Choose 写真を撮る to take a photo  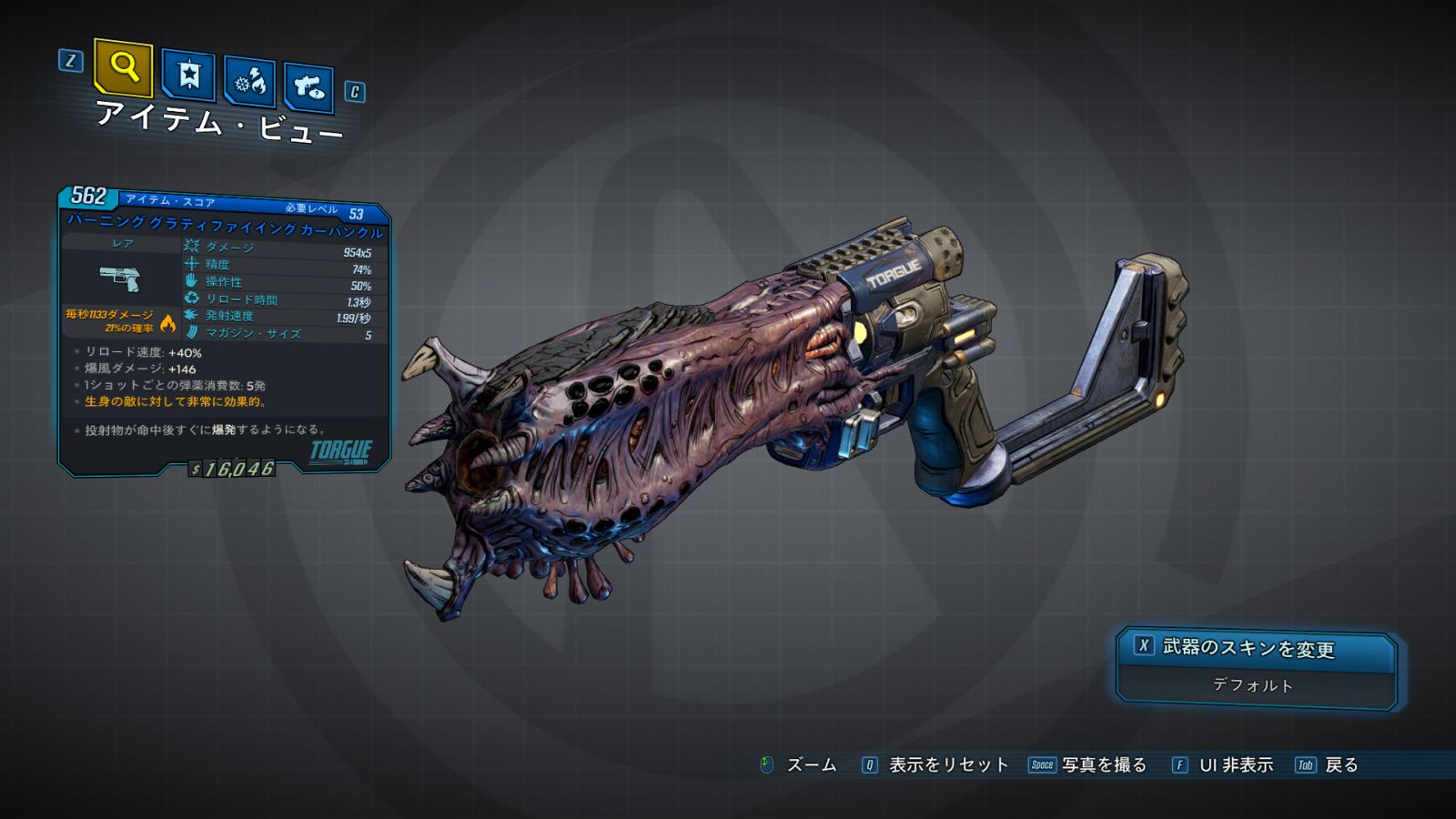coord(1103,765)
